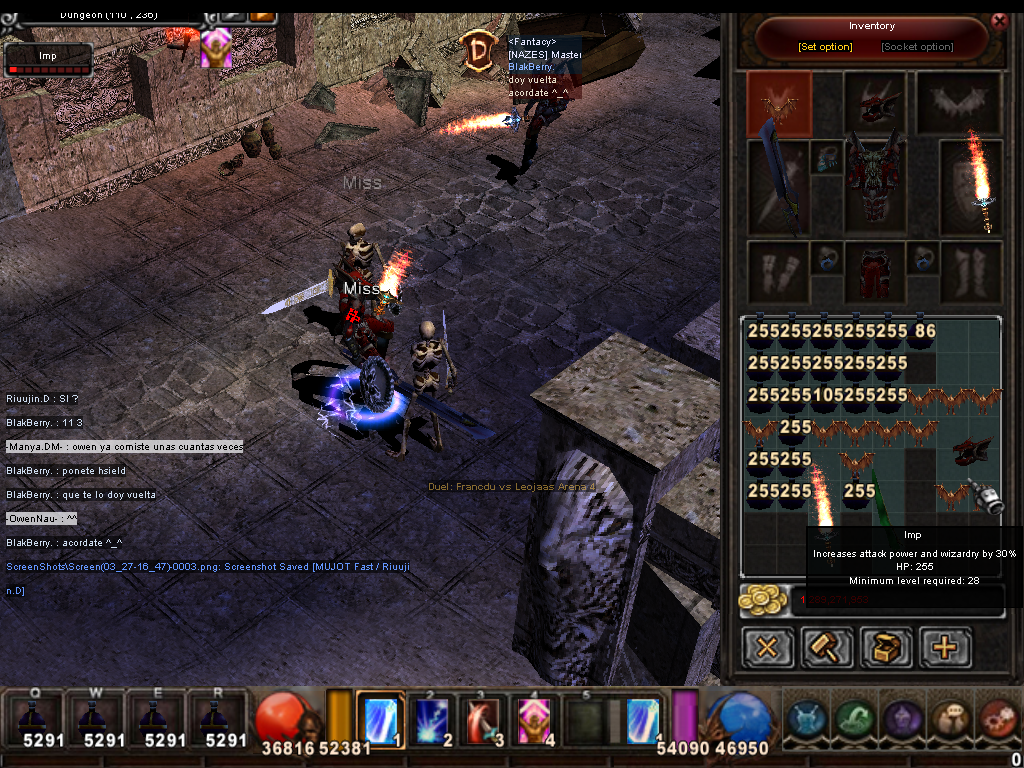The height and width of the screenshot is (768, 1024).
Task: Click the golden plus button
Action: (x=944, y=647)
